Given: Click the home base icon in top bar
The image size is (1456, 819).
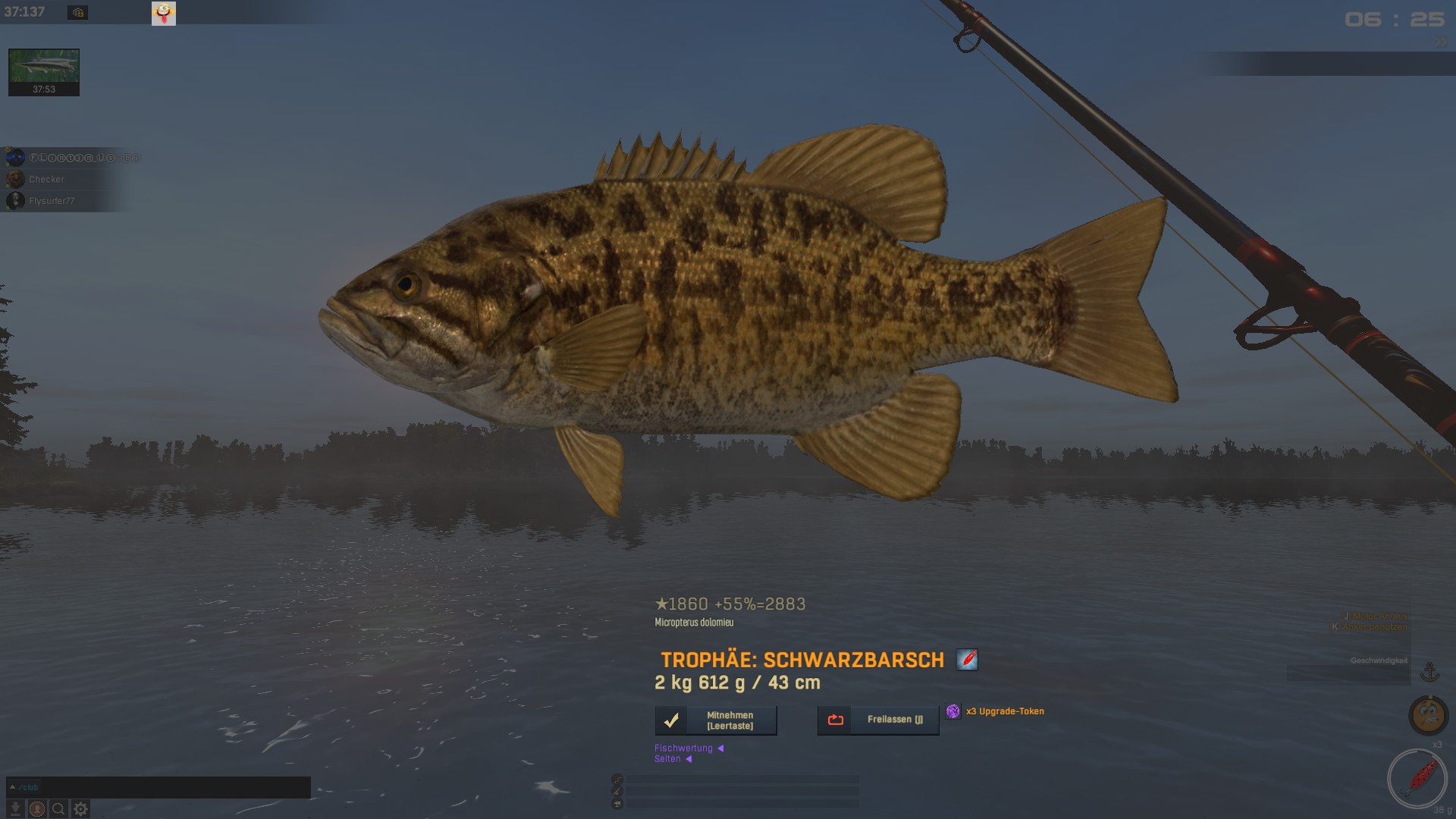Looking at the screenshot, I should tap(77, 12).
